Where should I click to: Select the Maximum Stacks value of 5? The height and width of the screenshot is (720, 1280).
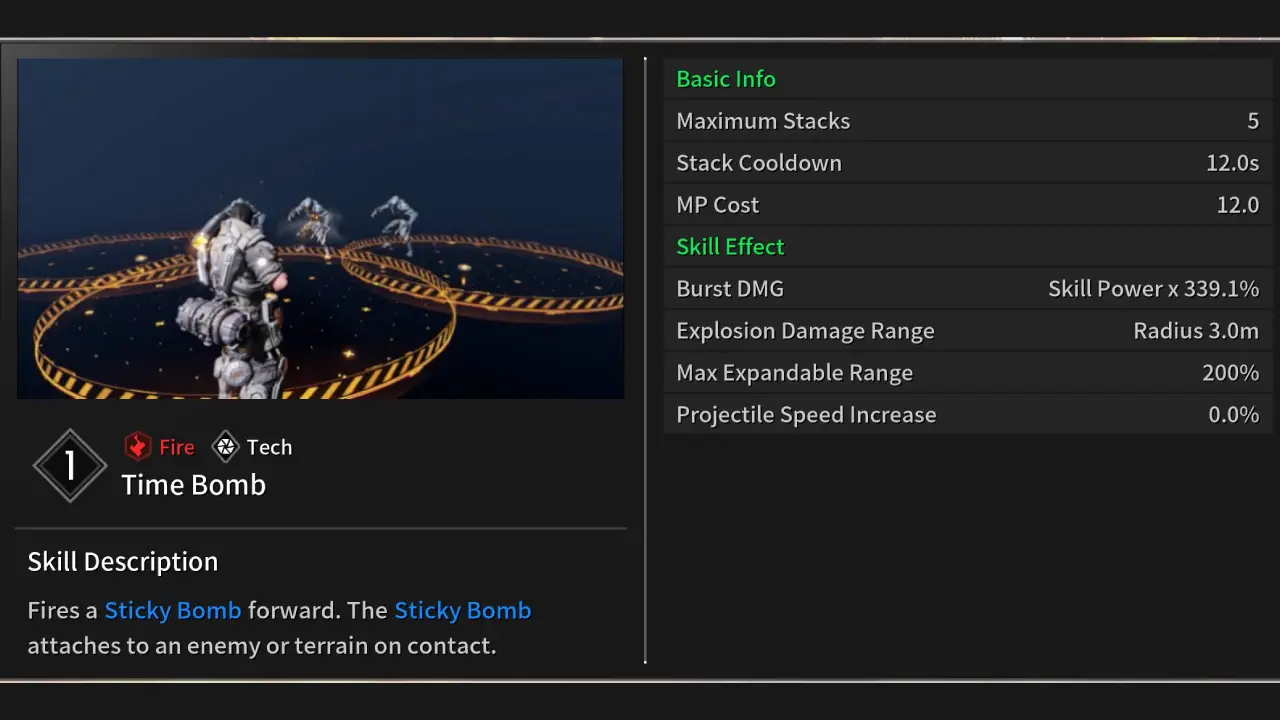pyautogui.click(x=1253, y=121)
